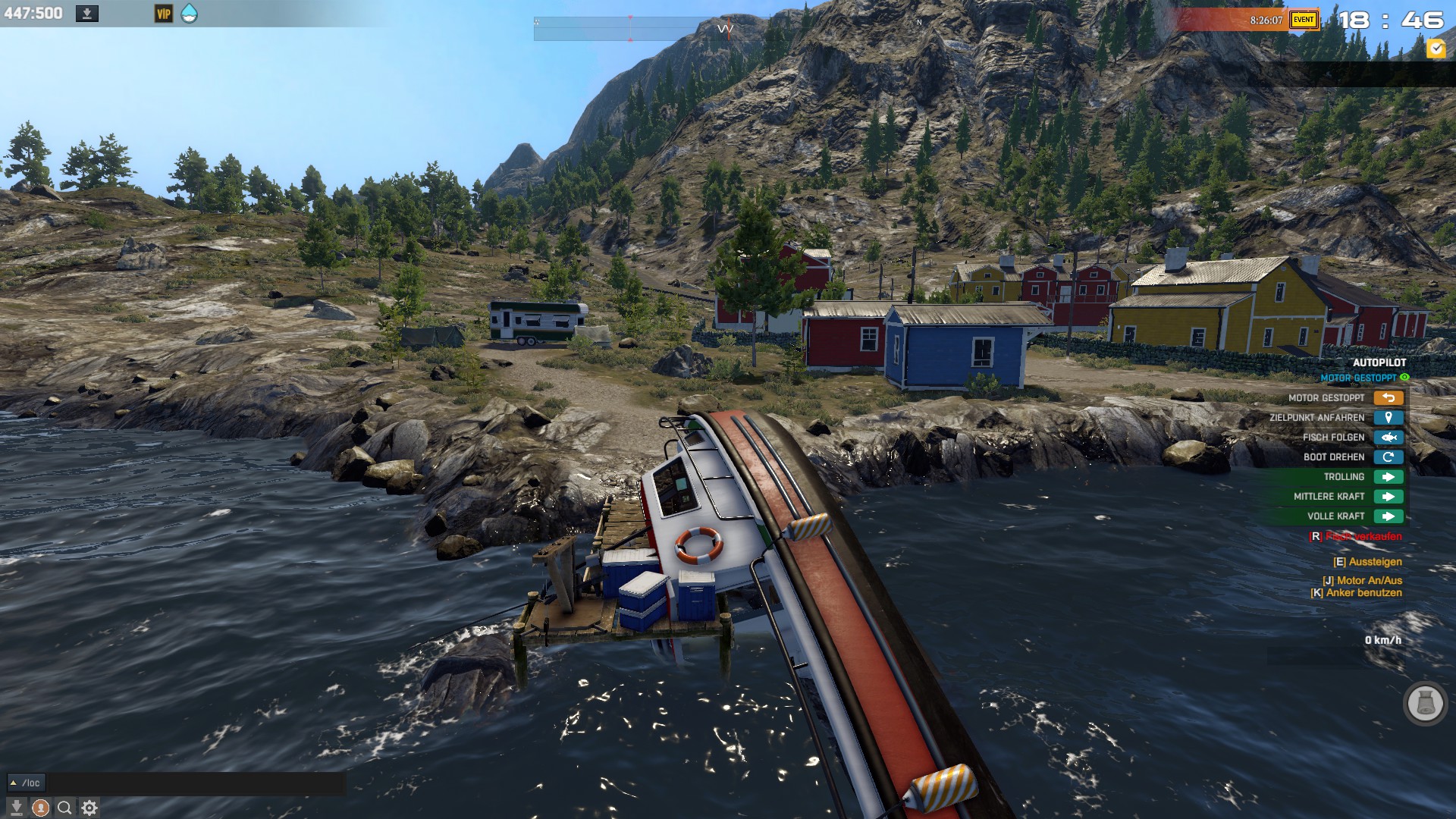This screenshot has width=1456, height=819.
Task: Select the Fisch Folgen fish button
Action: pos(1388,438)
